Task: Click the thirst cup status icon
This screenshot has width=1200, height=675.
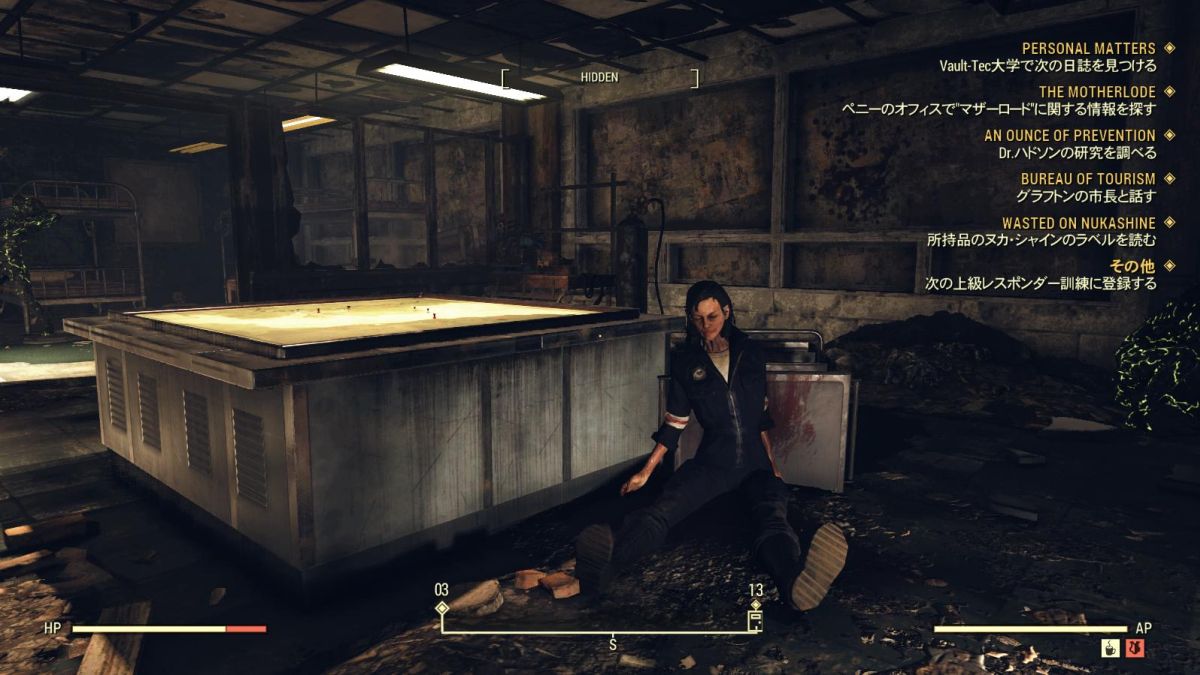Action: (1109, 649)
